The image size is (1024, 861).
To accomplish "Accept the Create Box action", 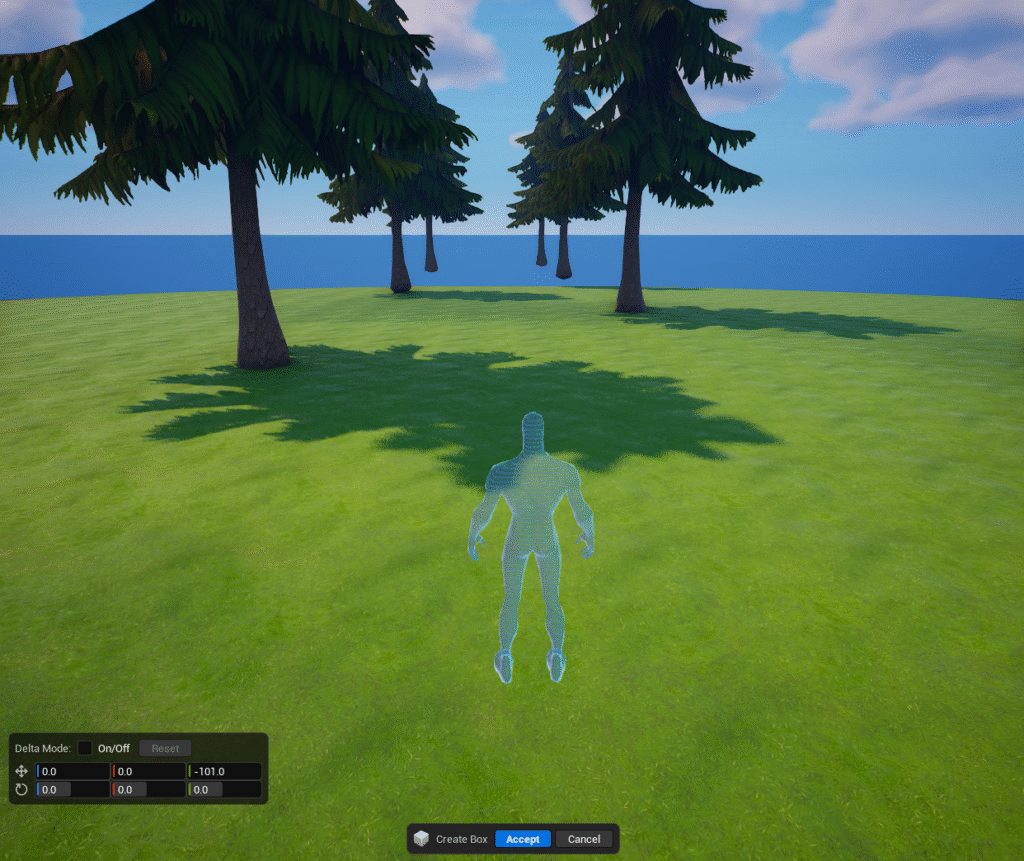I will click(x=523, y=839).
